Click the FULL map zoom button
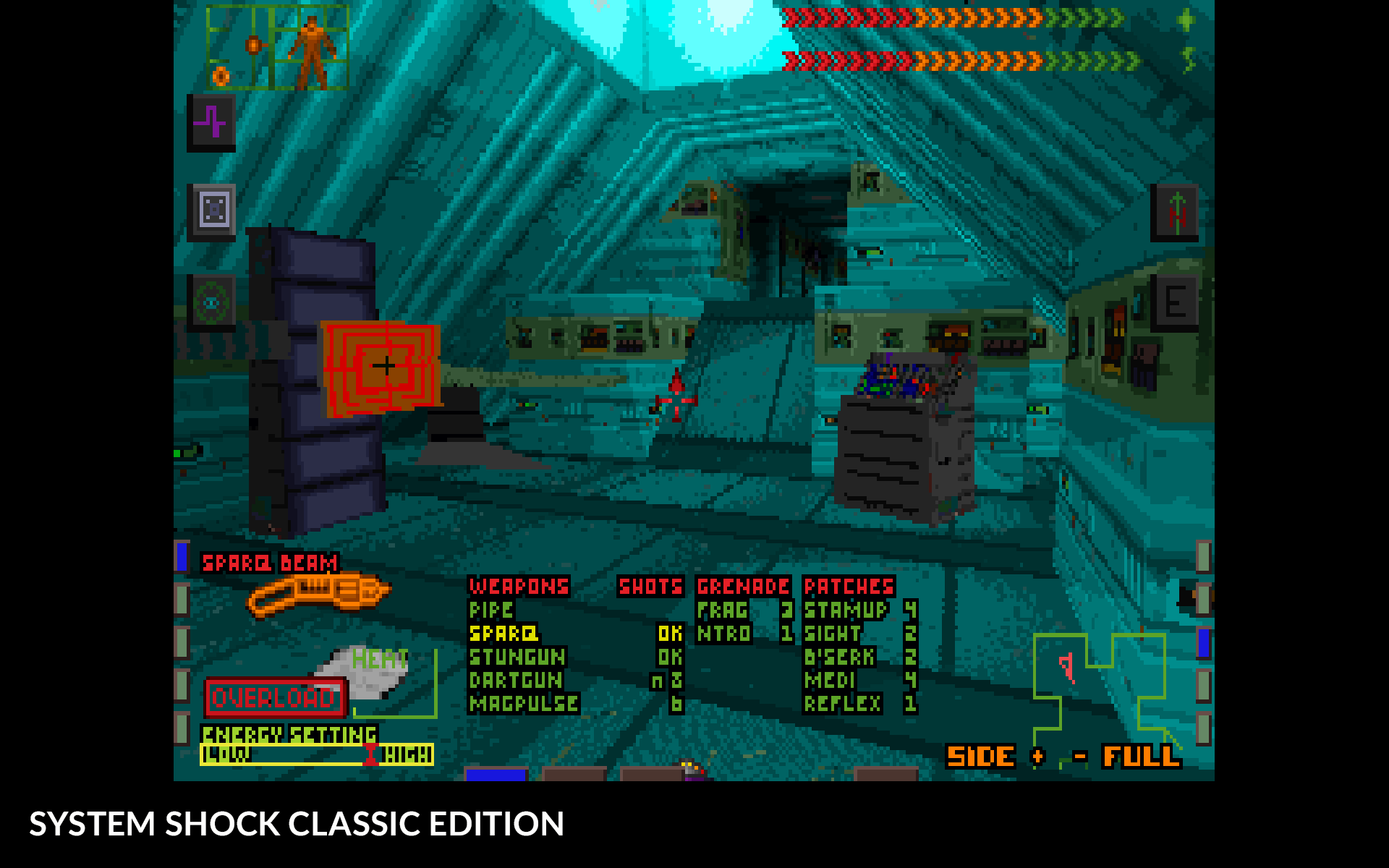This screenshot has height=868, width=1389. [1140, 757]
